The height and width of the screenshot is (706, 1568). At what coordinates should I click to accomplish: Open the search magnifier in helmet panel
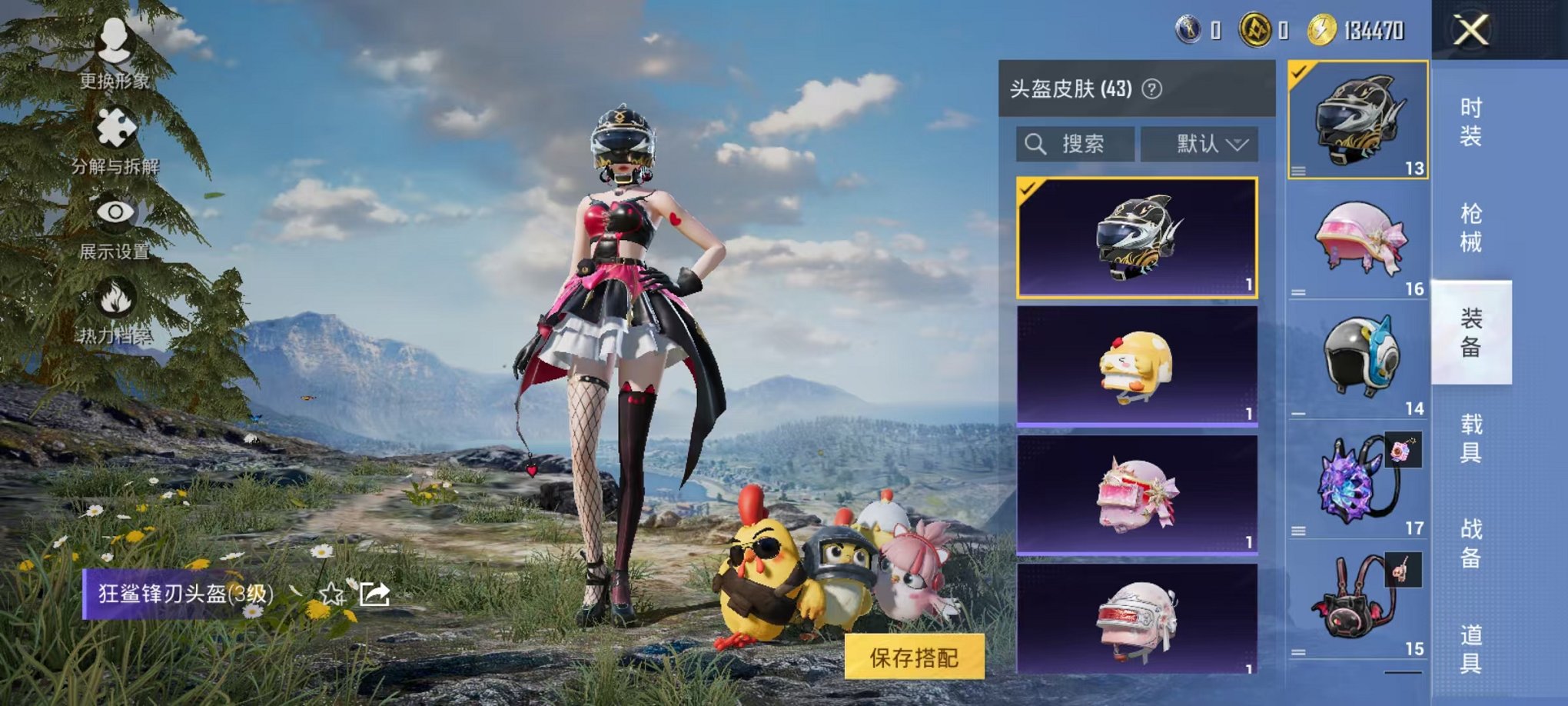pos(1036,143)
